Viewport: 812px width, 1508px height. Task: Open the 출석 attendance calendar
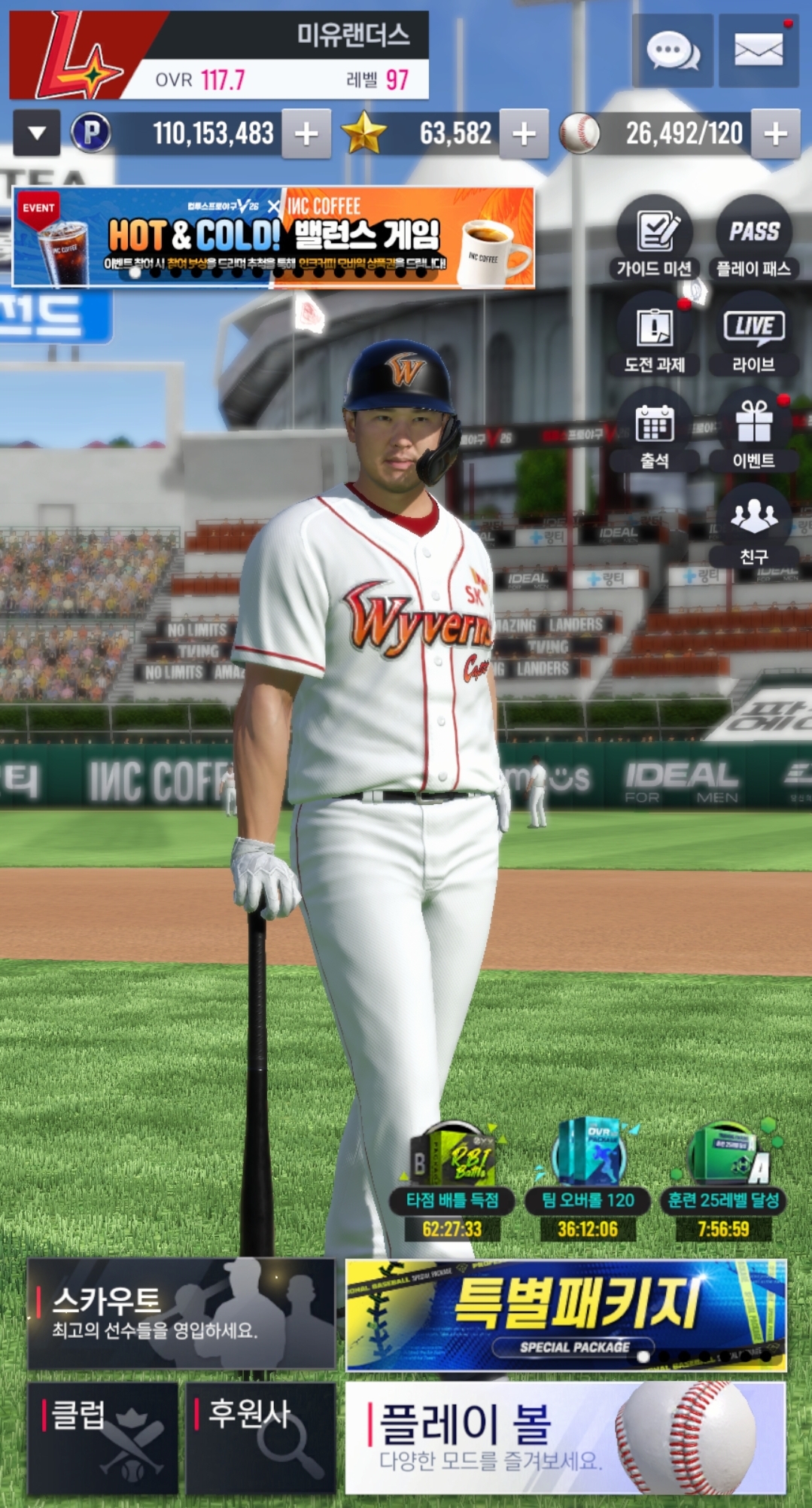(x=655, y=431)
